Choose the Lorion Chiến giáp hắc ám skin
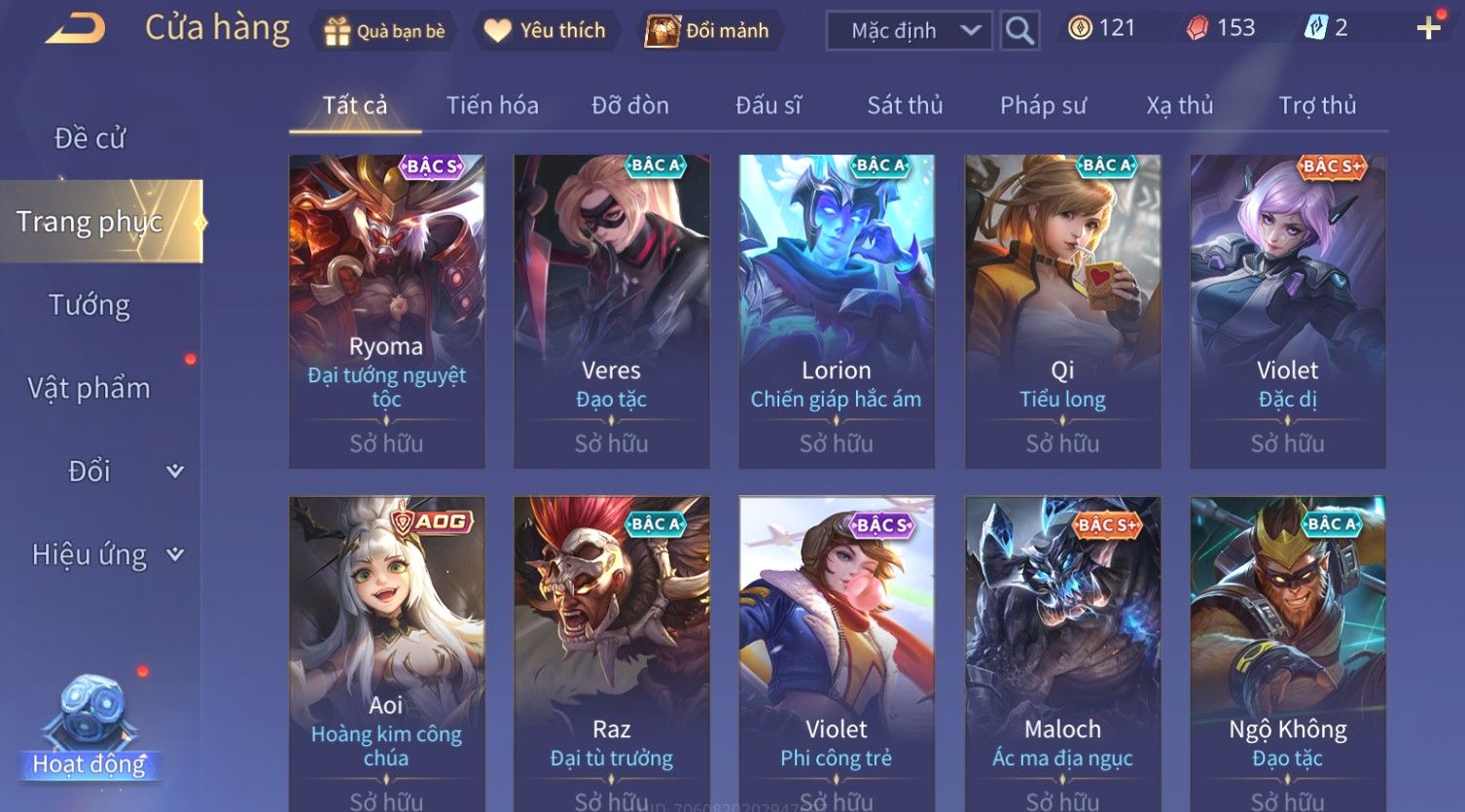This screenshot has height=812, width=1465. pos(837,311)
